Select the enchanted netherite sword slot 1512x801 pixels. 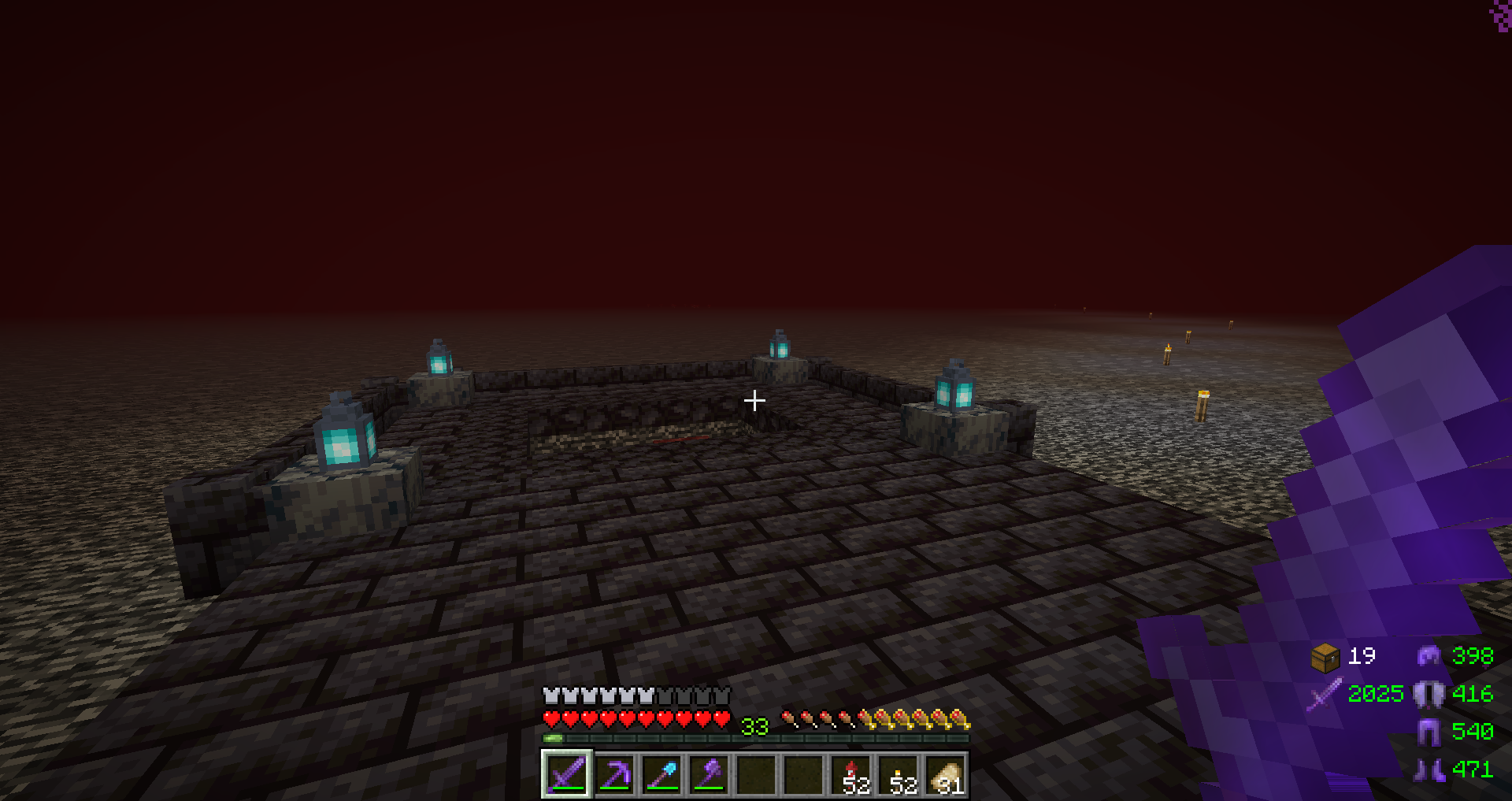pyautogui.click(x=567, y=774)
